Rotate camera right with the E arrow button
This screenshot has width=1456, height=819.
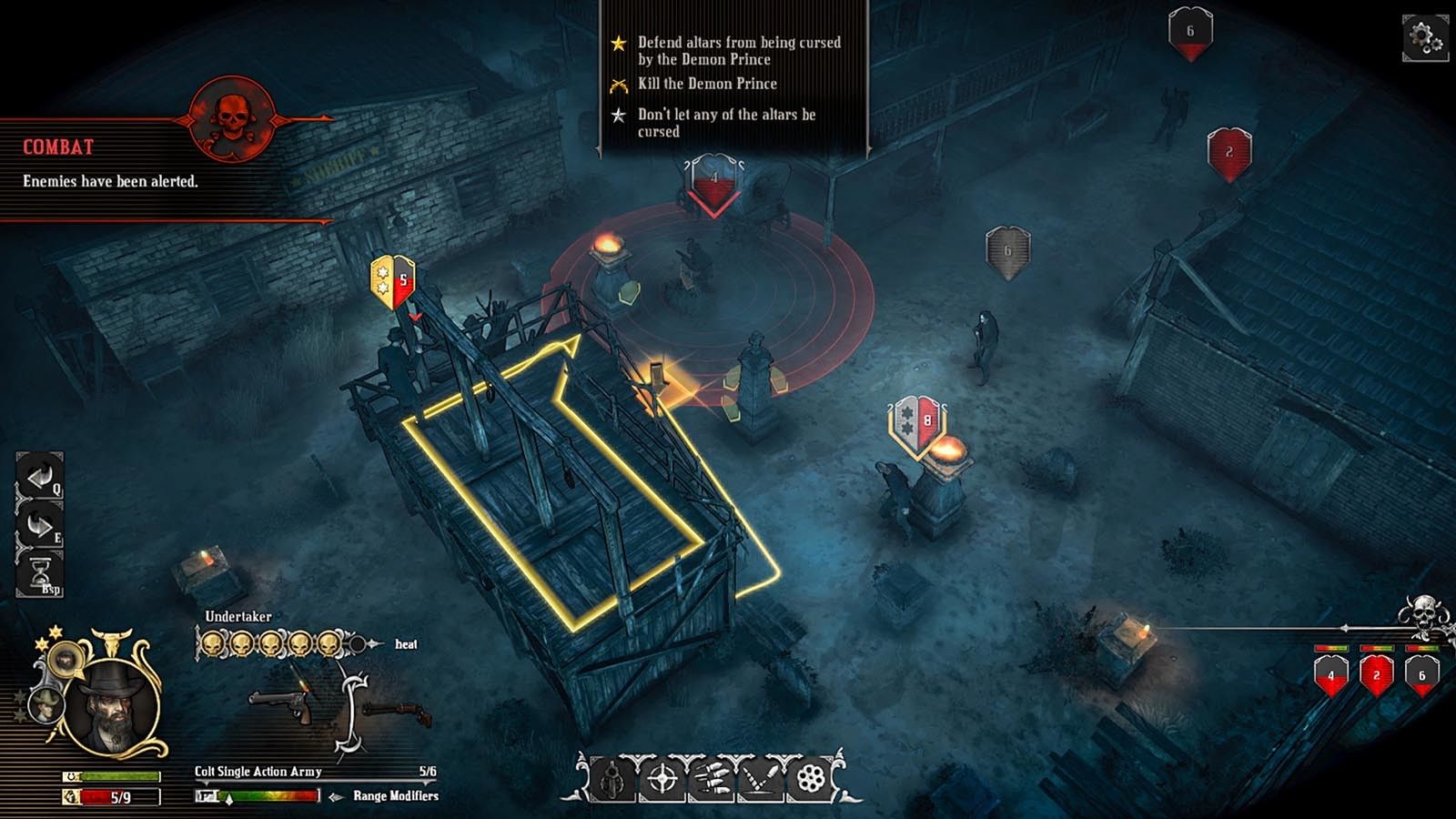(39, 525)
